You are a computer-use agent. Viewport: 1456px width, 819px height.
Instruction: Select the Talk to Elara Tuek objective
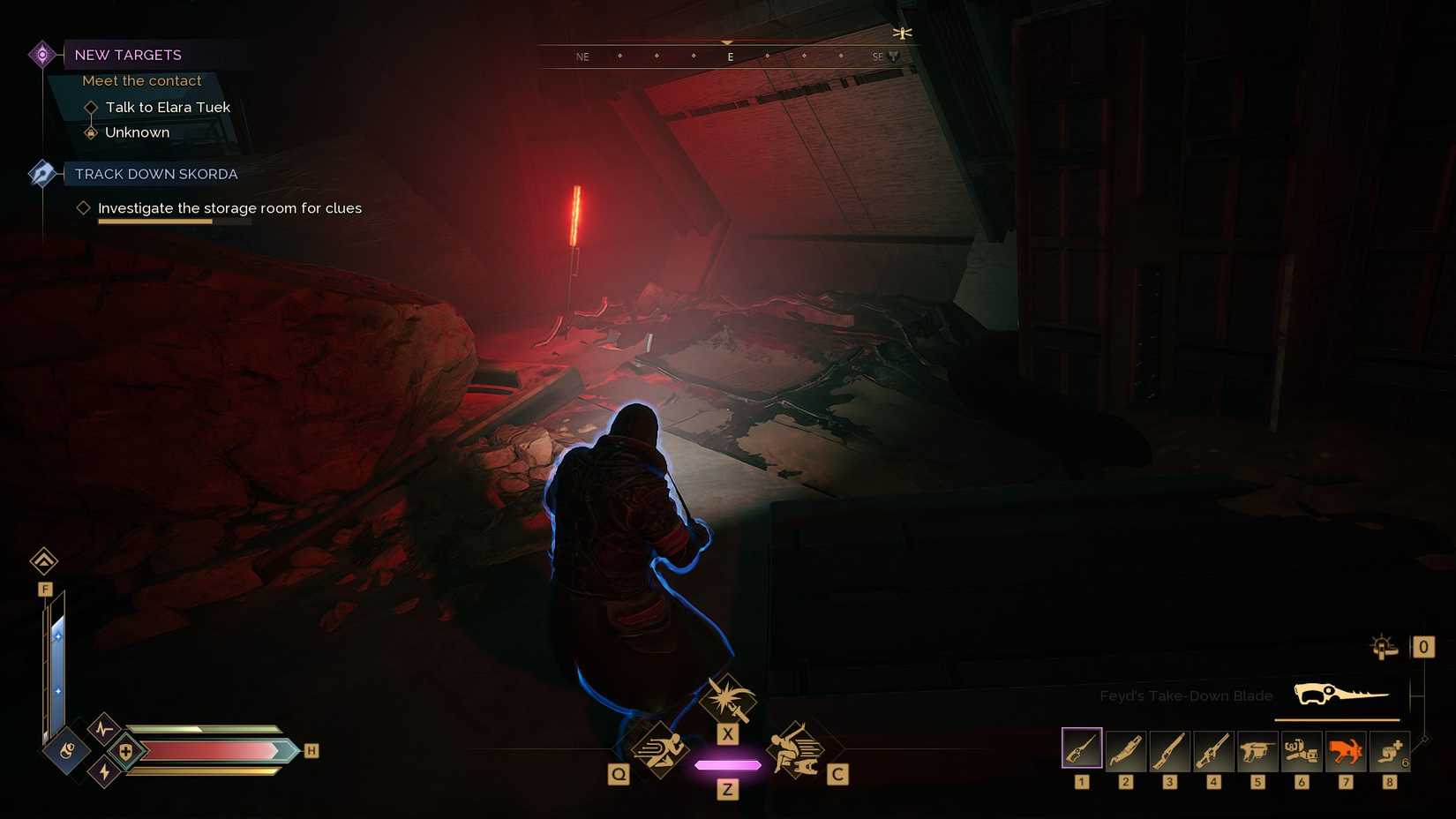click(167, 107)
